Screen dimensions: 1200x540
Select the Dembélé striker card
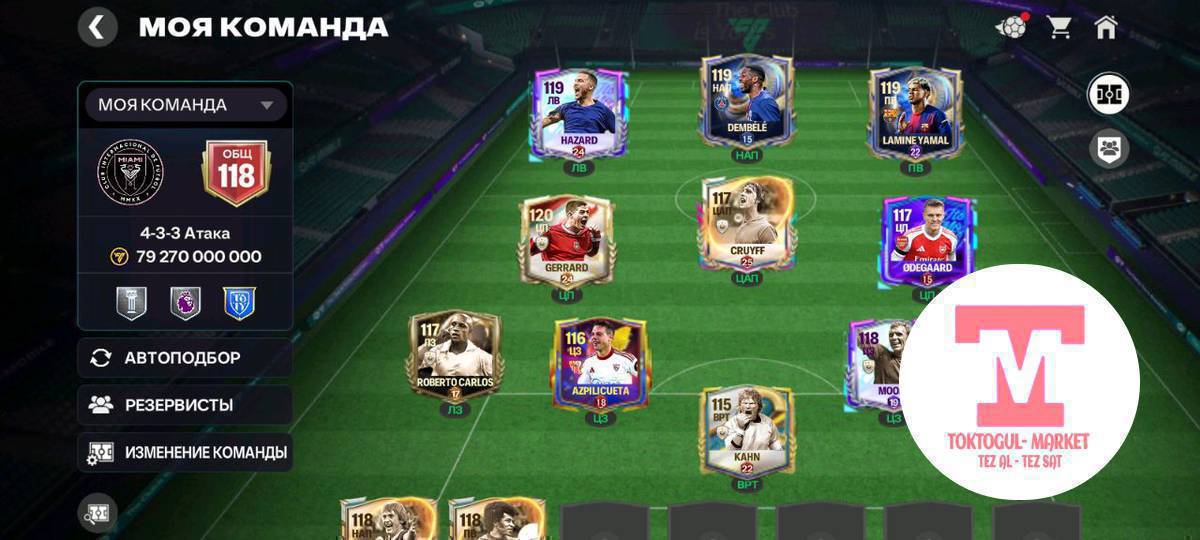pyautogui.click(x=746, y=103)
